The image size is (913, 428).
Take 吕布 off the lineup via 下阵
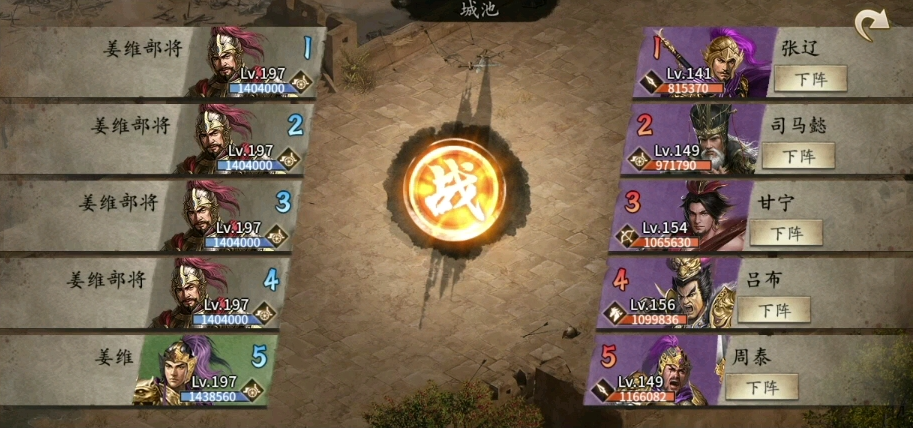tap(774, 310)
